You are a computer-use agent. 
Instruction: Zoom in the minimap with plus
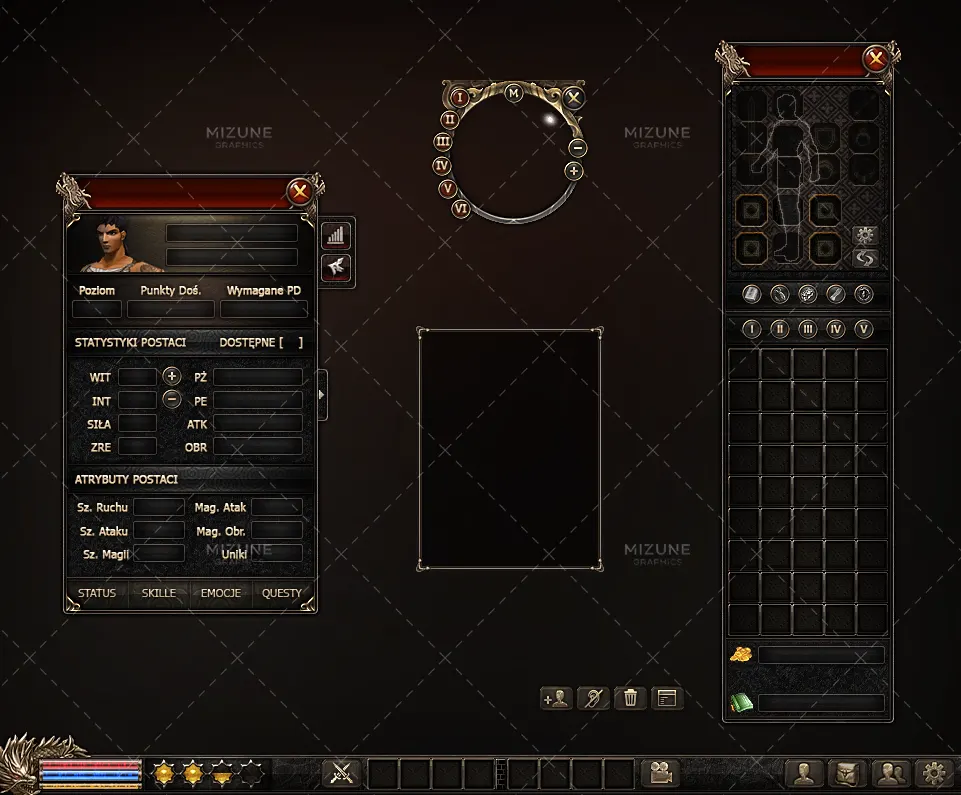[573, 171]
